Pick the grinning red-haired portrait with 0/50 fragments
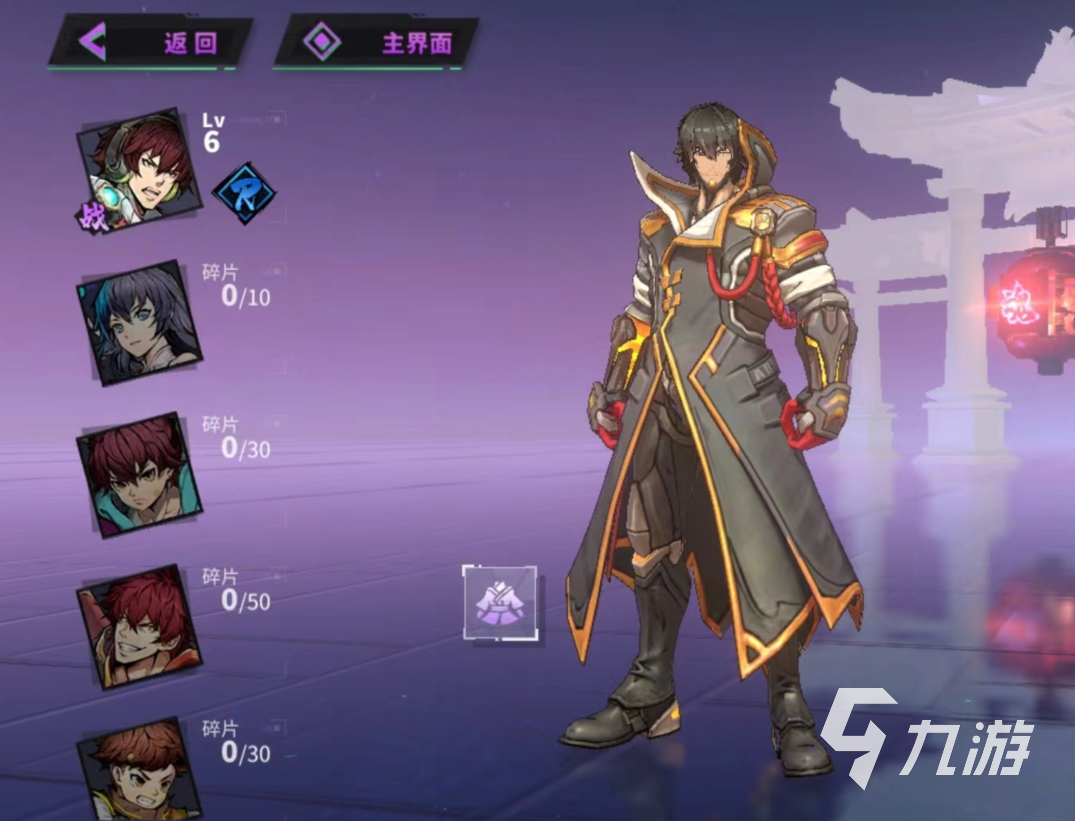The height and width of the screenshot is (821, 1075). pyautogui.click(x=140, y=627)
